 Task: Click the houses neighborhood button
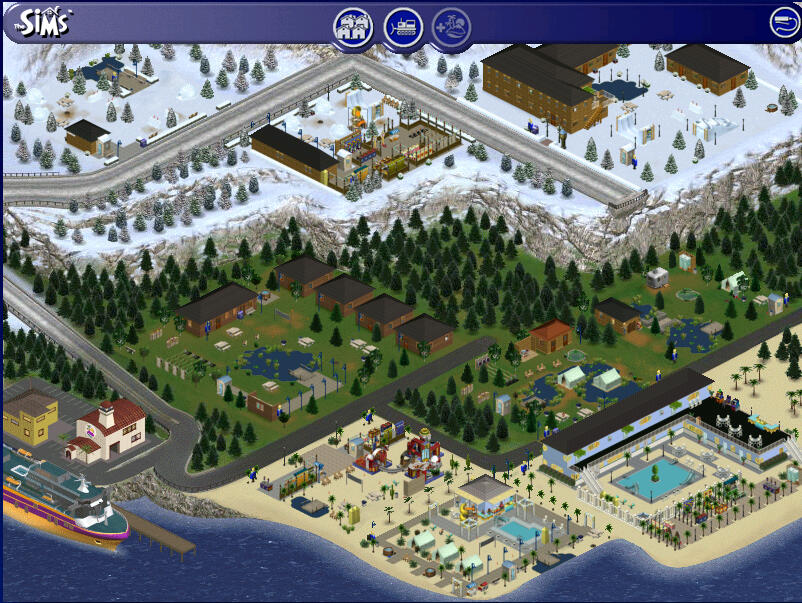[353, 26]
